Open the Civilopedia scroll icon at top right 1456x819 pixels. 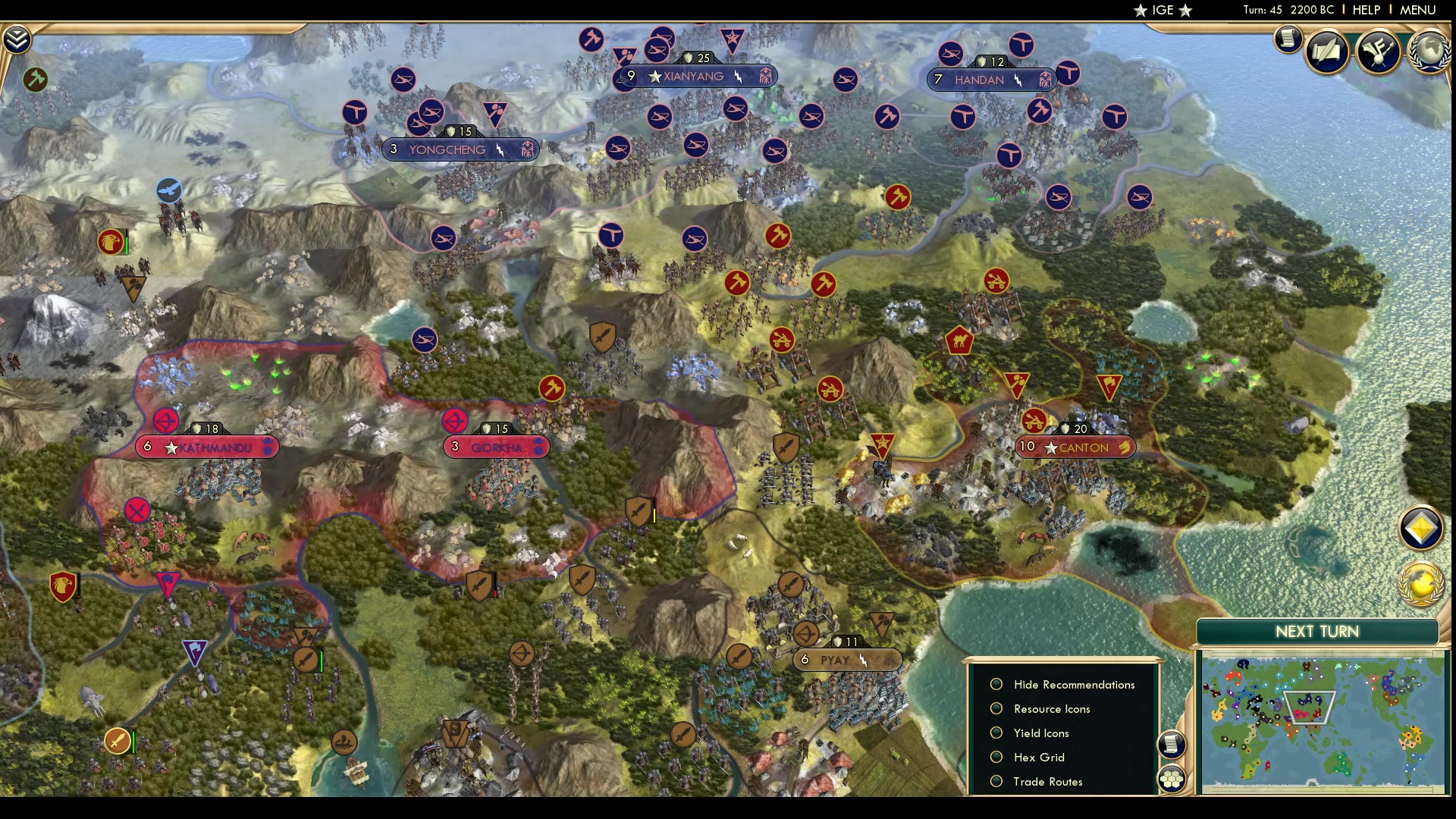1288,39
